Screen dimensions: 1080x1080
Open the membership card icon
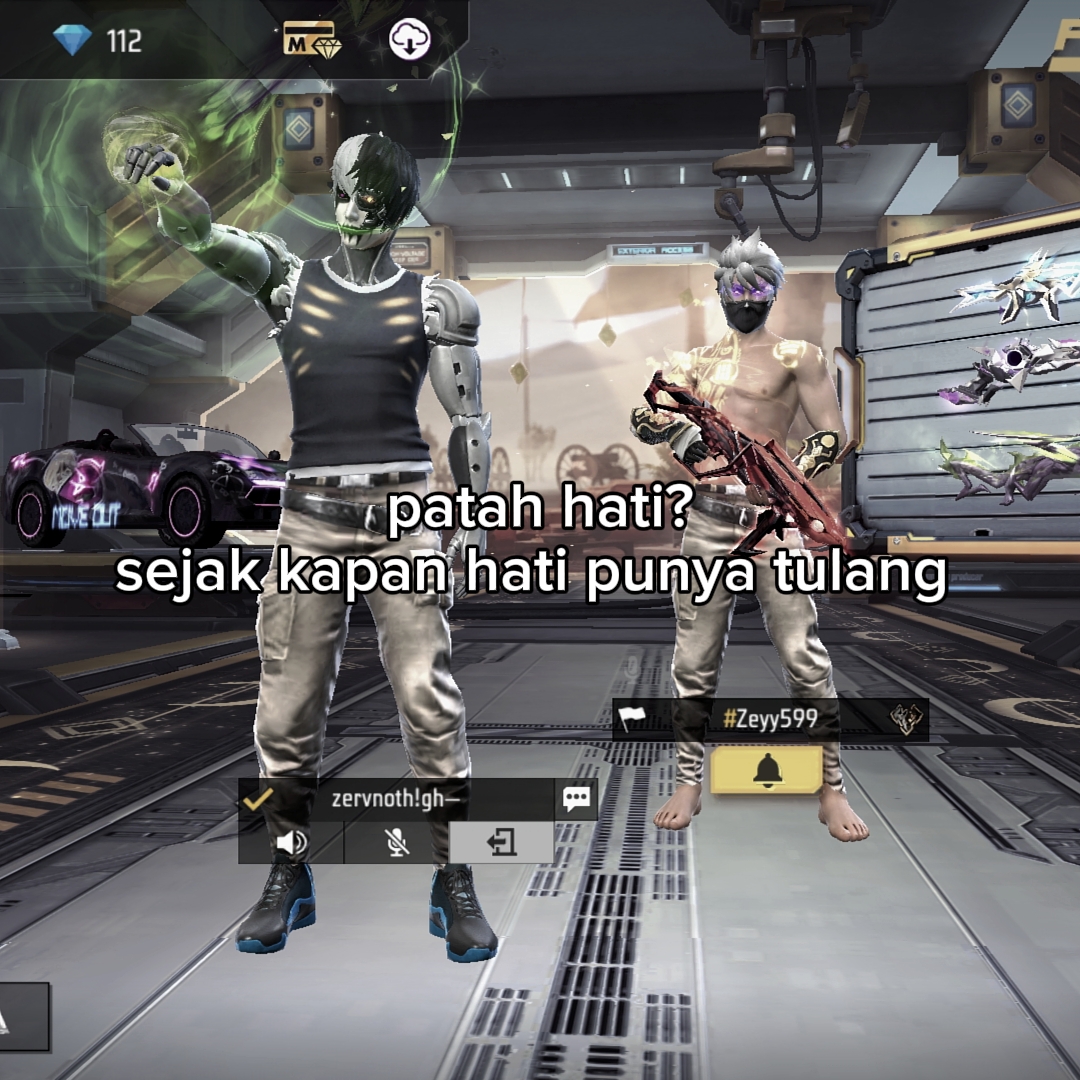(x=309, y=40)
